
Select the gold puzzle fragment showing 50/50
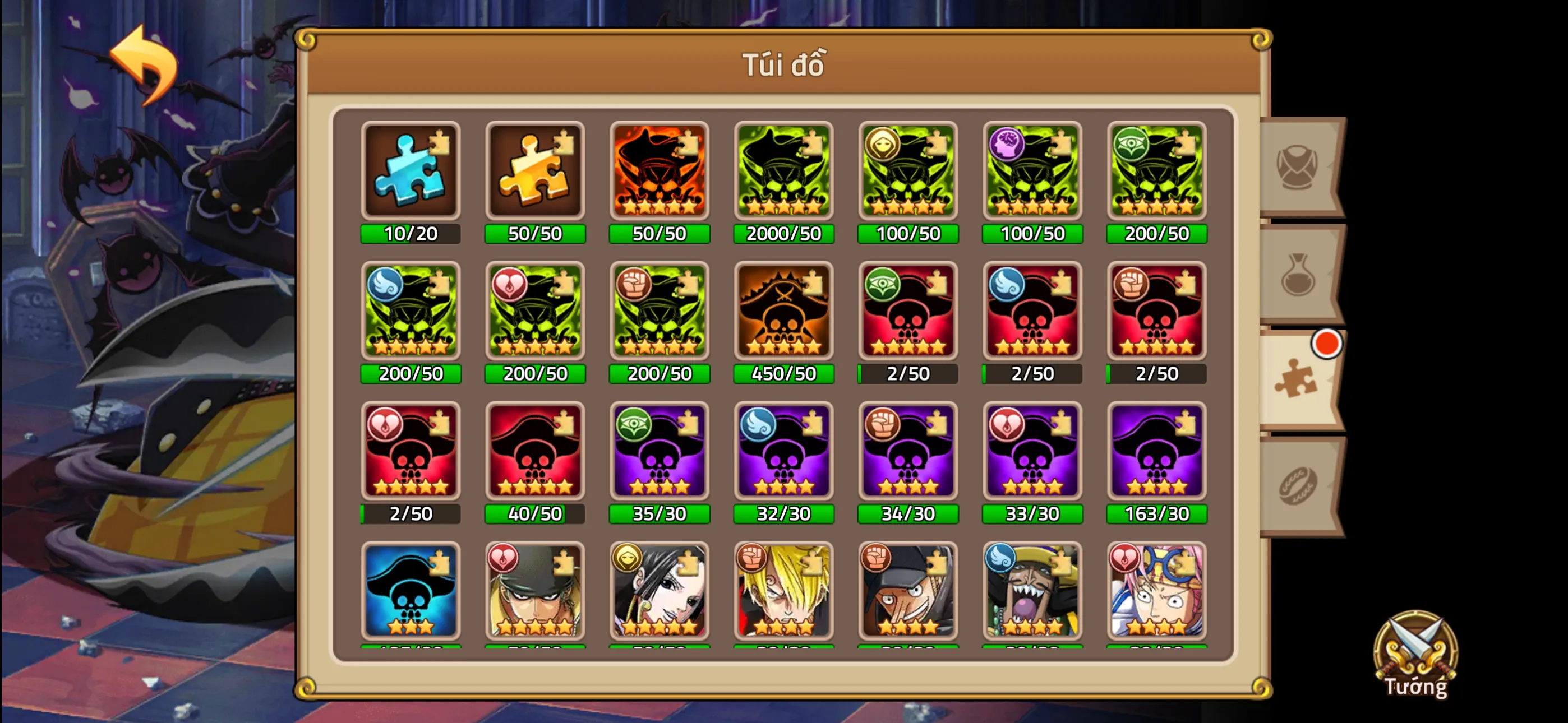535,170
